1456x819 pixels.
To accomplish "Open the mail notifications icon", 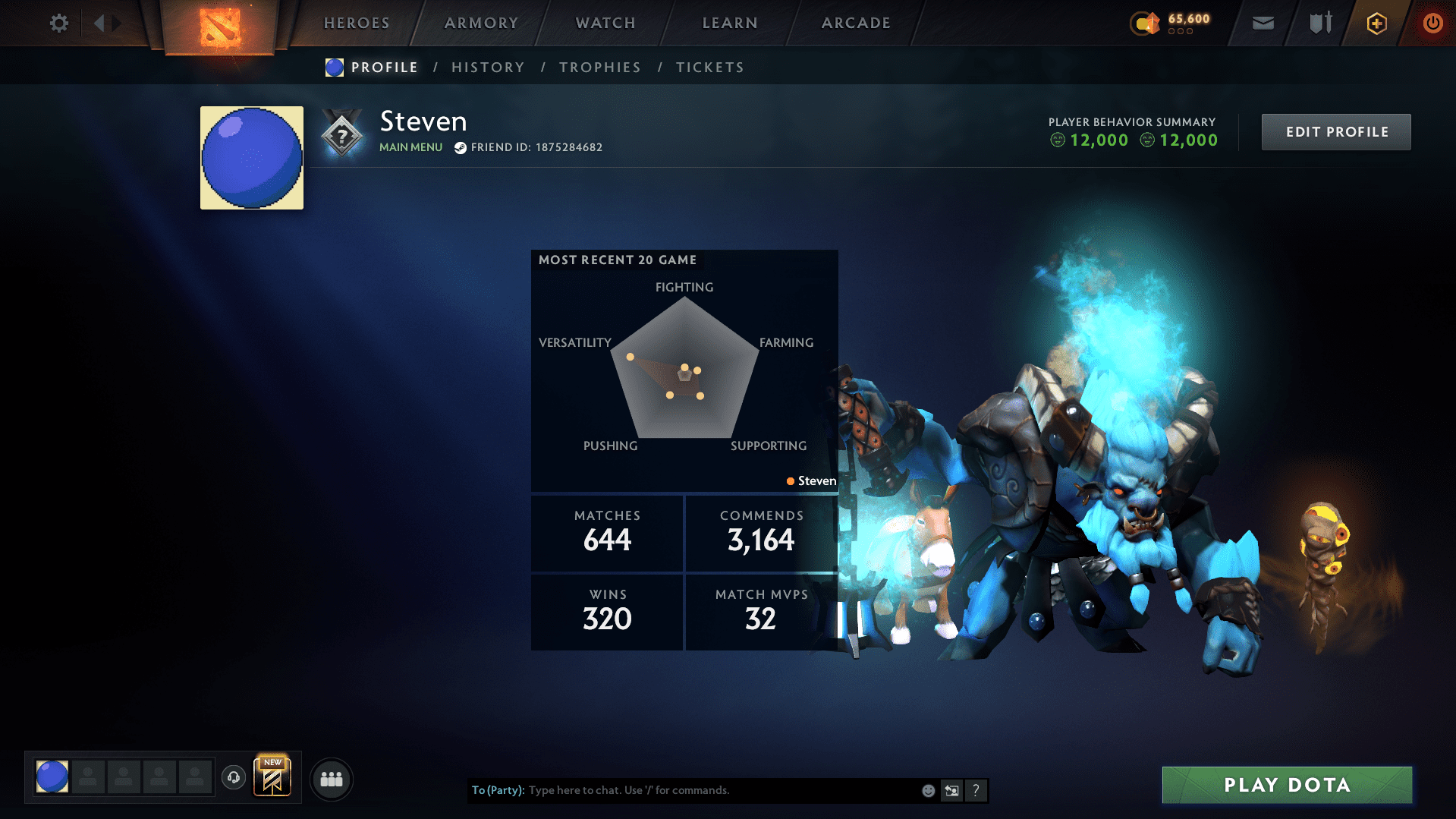I will [1262, 23].
